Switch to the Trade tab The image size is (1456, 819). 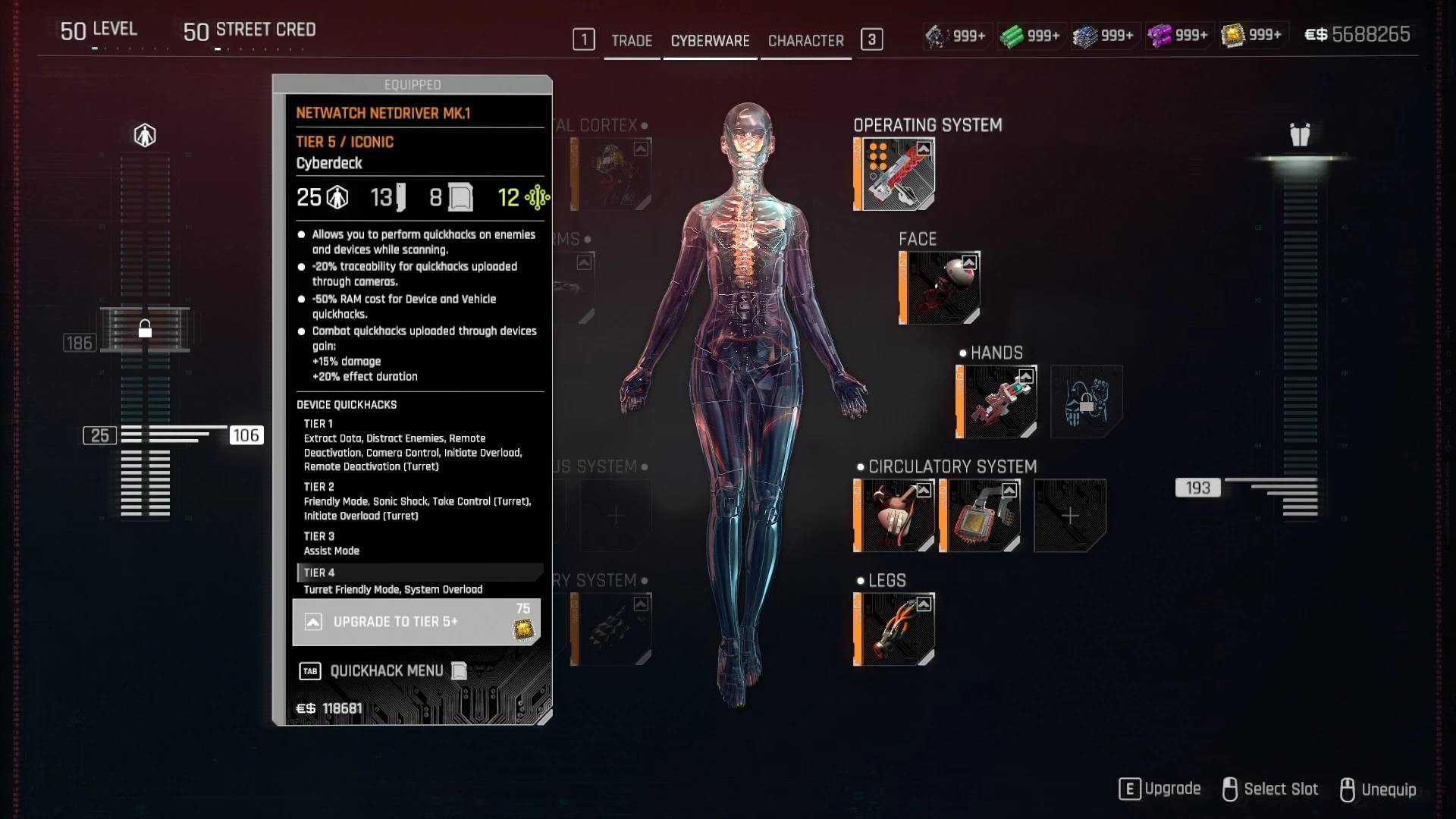(632, 41)
